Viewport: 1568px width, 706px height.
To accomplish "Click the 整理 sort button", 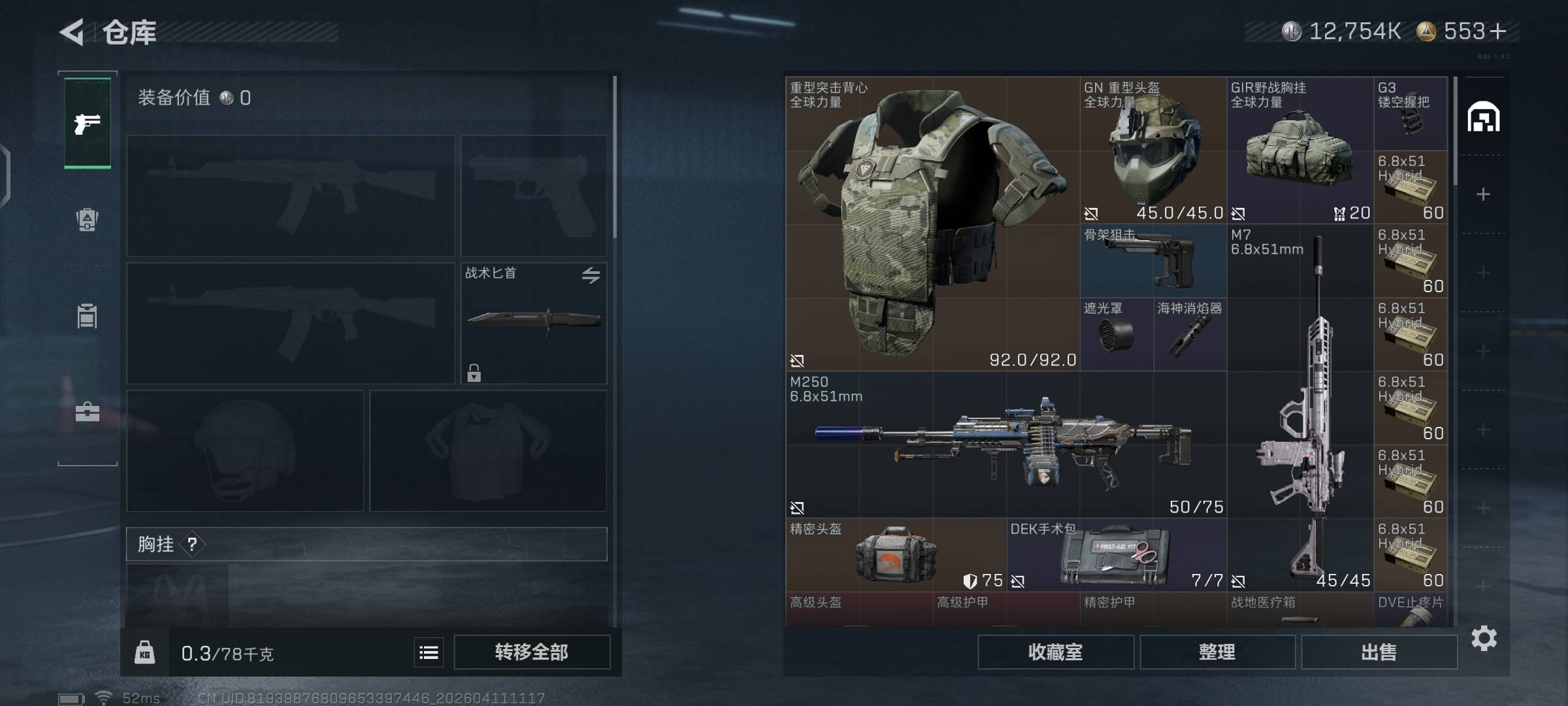I will click(x=1217, y=652).
